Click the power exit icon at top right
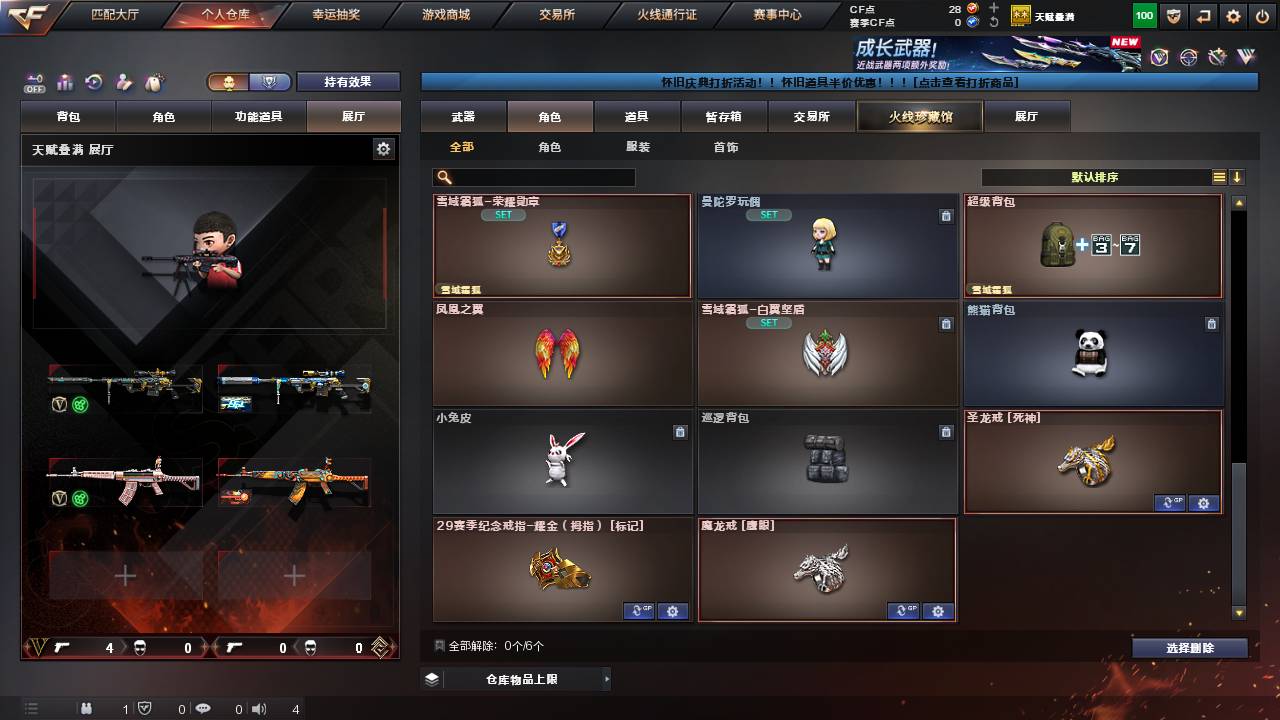Screen dimensions: 1280x720 (1262, 15)
